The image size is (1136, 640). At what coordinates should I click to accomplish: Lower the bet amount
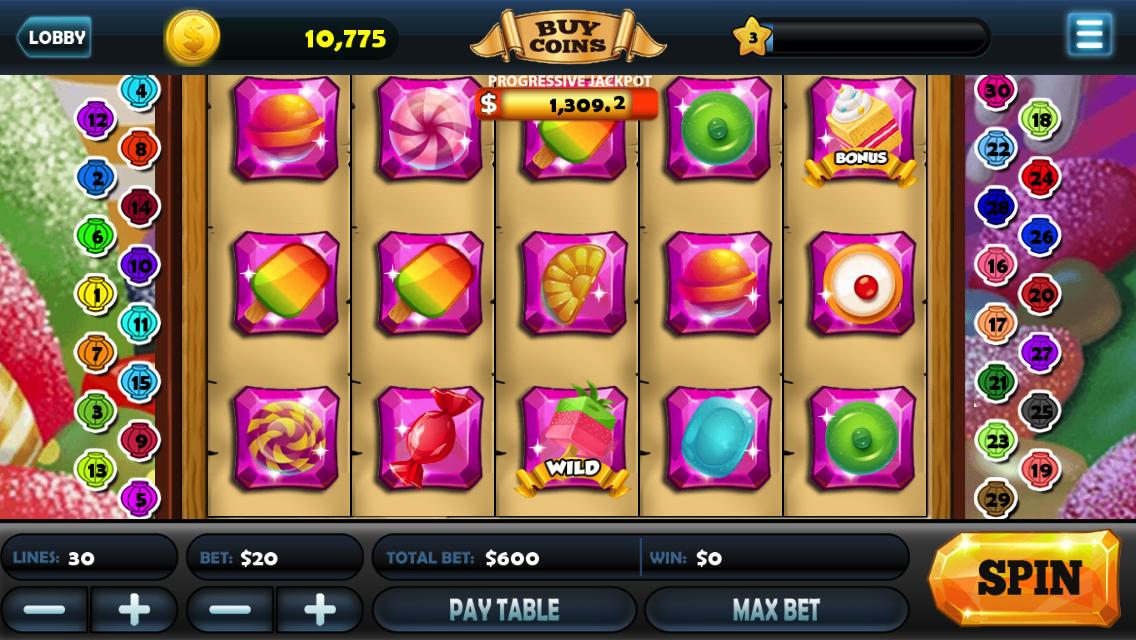230,609
